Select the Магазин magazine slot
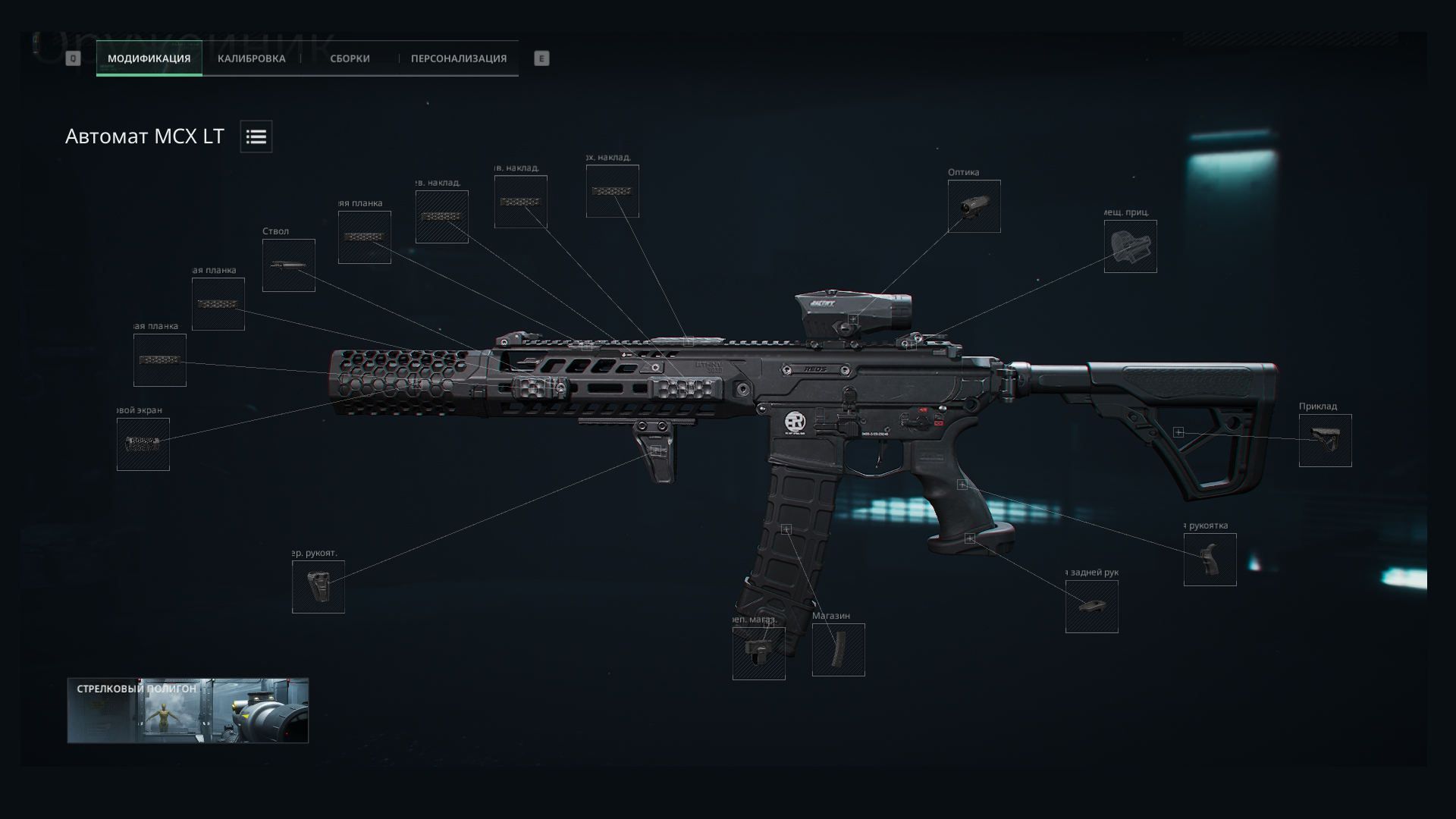 click(x=838, y=650)
